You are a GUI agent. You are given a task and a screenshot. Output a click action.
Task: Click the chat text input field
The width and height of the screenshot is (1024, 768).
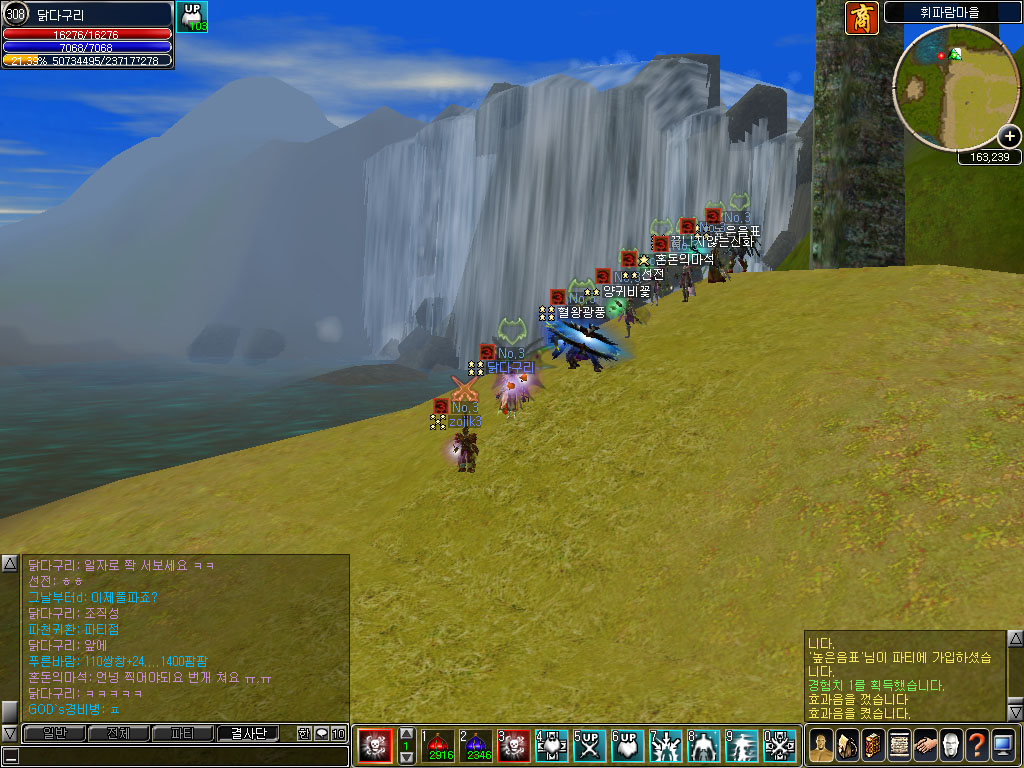(180, 755)
